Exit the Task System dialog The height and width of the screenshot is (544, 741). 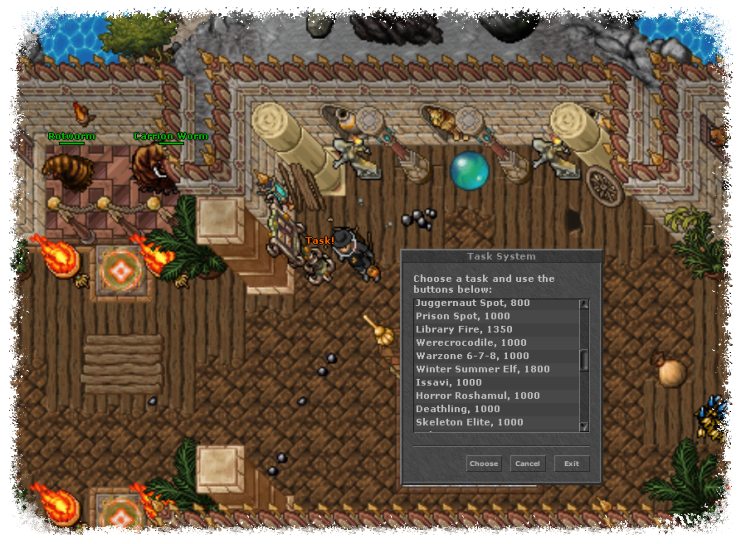click(572, 464)
